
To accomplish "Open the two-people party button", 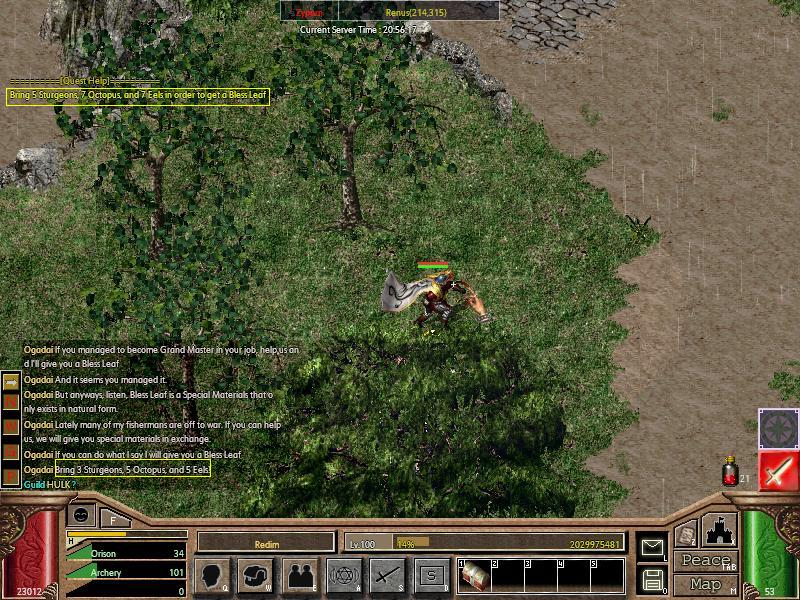I will tap(299, 575).
